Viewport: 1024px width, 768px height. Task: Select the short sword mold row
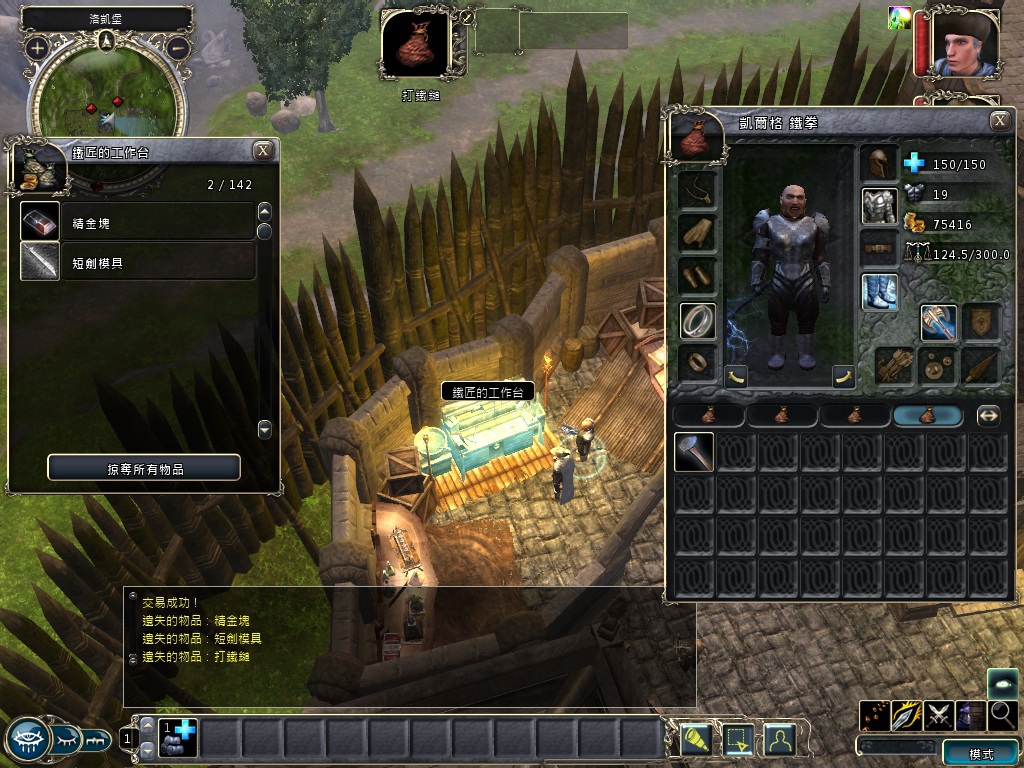(x=138, y=263)
